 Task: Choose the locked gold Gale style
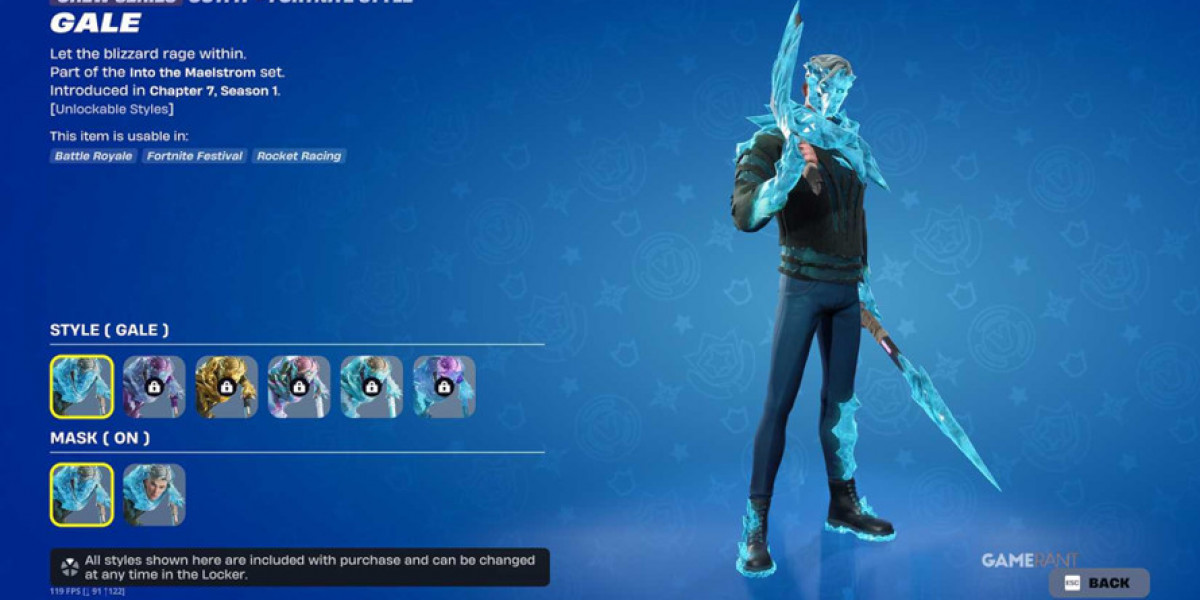tap(226, 387)
